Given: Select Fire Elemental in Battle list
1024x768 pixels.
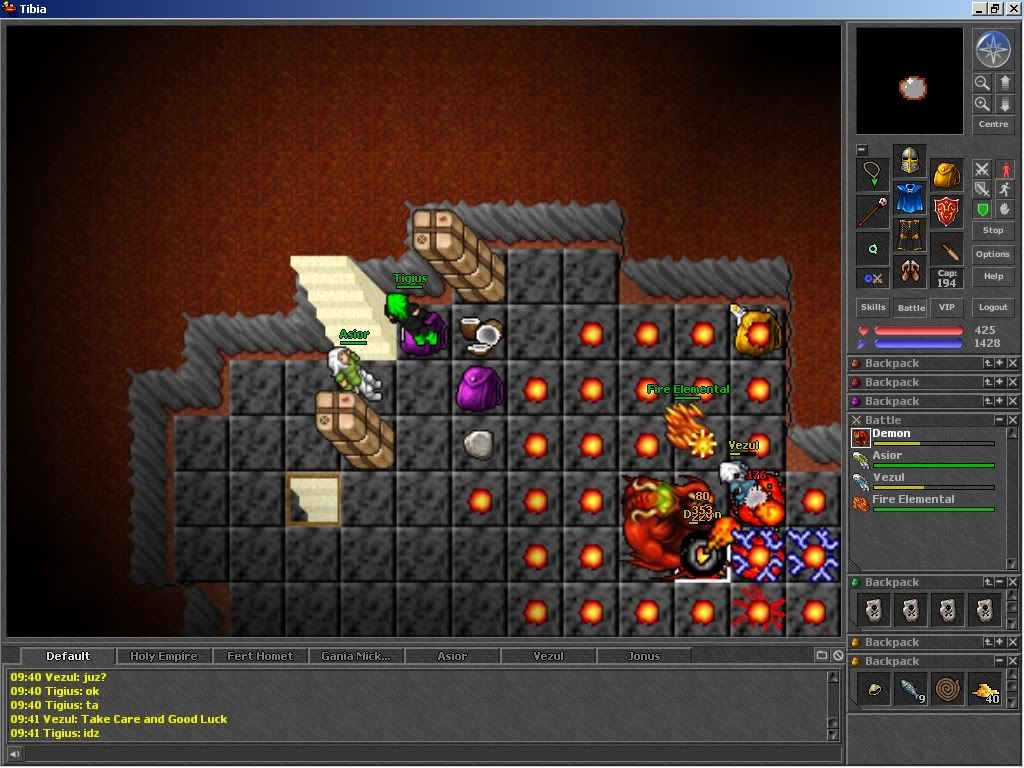Looking at the screenshot, I should pyautogui.click(x=913, y=499).
